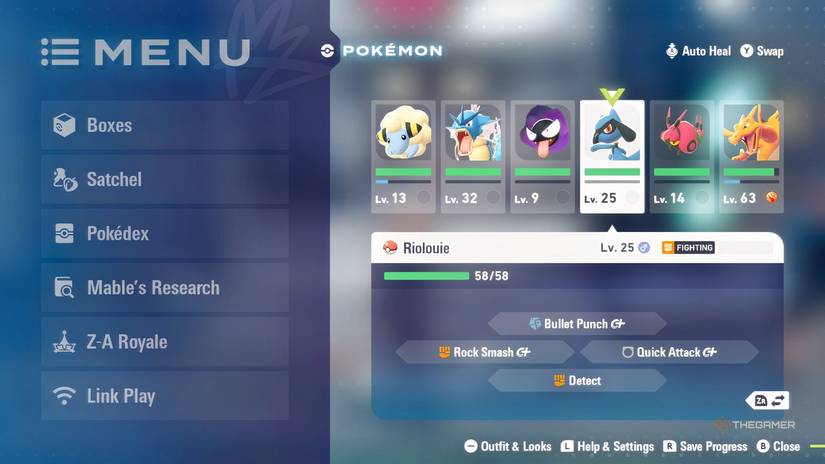Open the Z-A Royale menu item
Viewport: 825px width, 464px height.
point(165,342)
